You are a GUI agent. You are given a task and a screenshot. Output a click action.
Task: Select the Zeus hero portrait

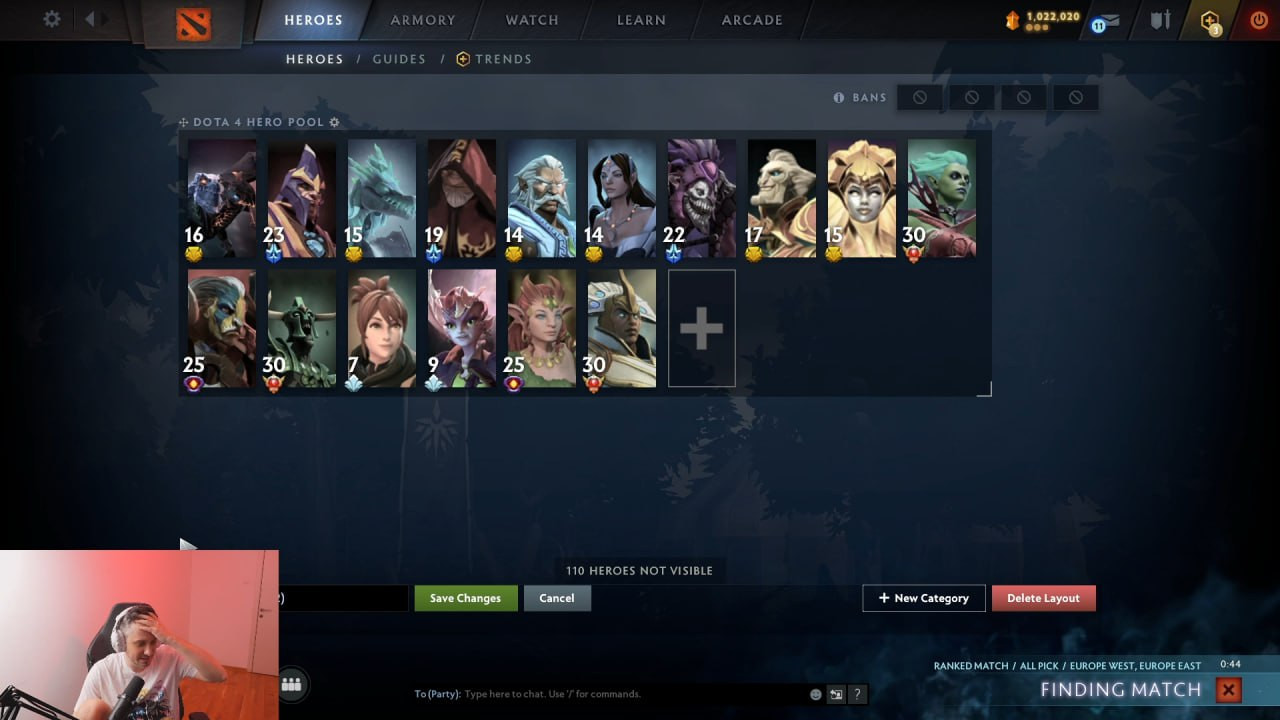[541, 198]
